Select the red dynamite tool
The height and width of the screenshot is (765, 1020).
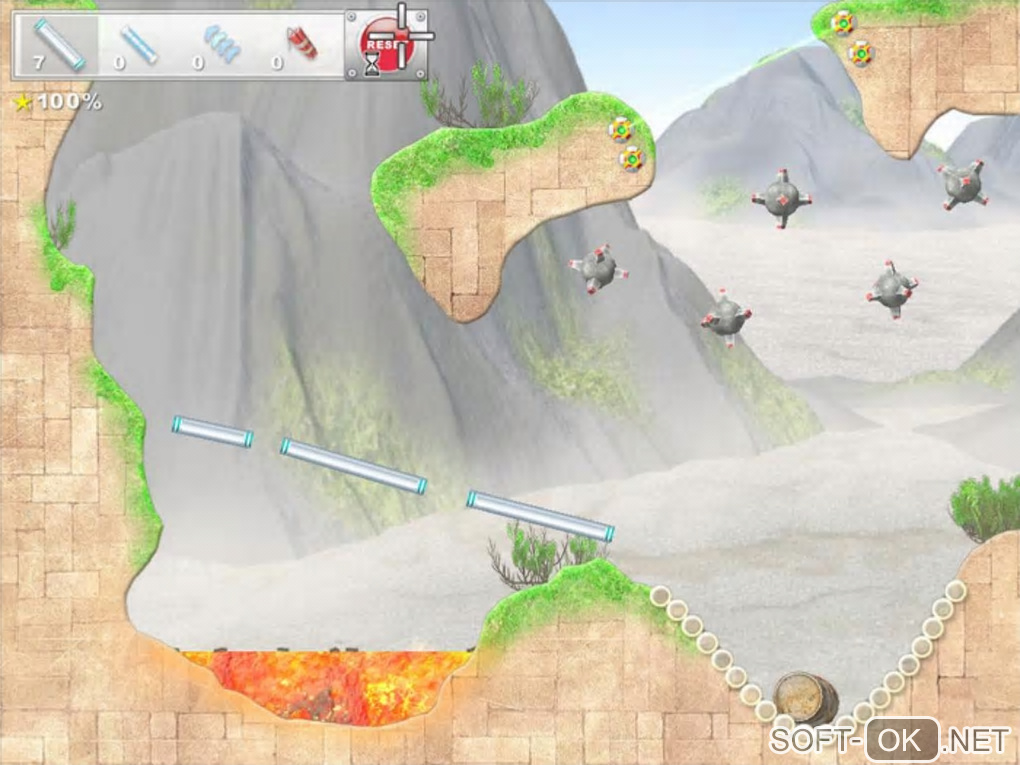coord(300,44)
